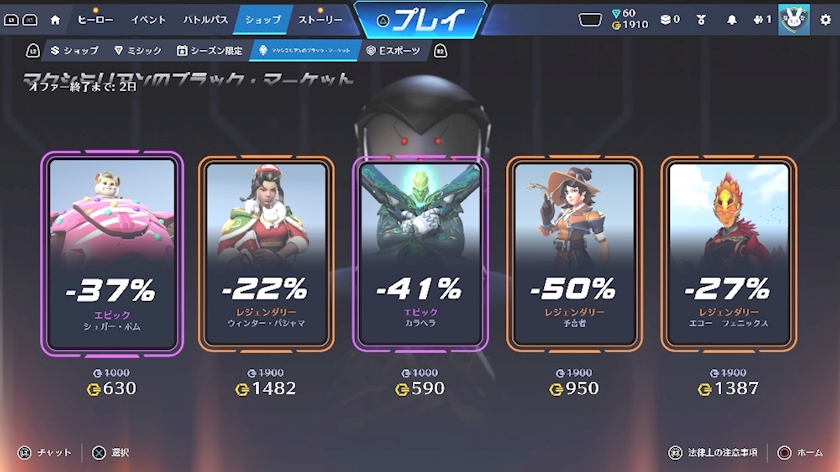Select the ストーリー tab
This screenshot has height=472, width=840.
320,19
